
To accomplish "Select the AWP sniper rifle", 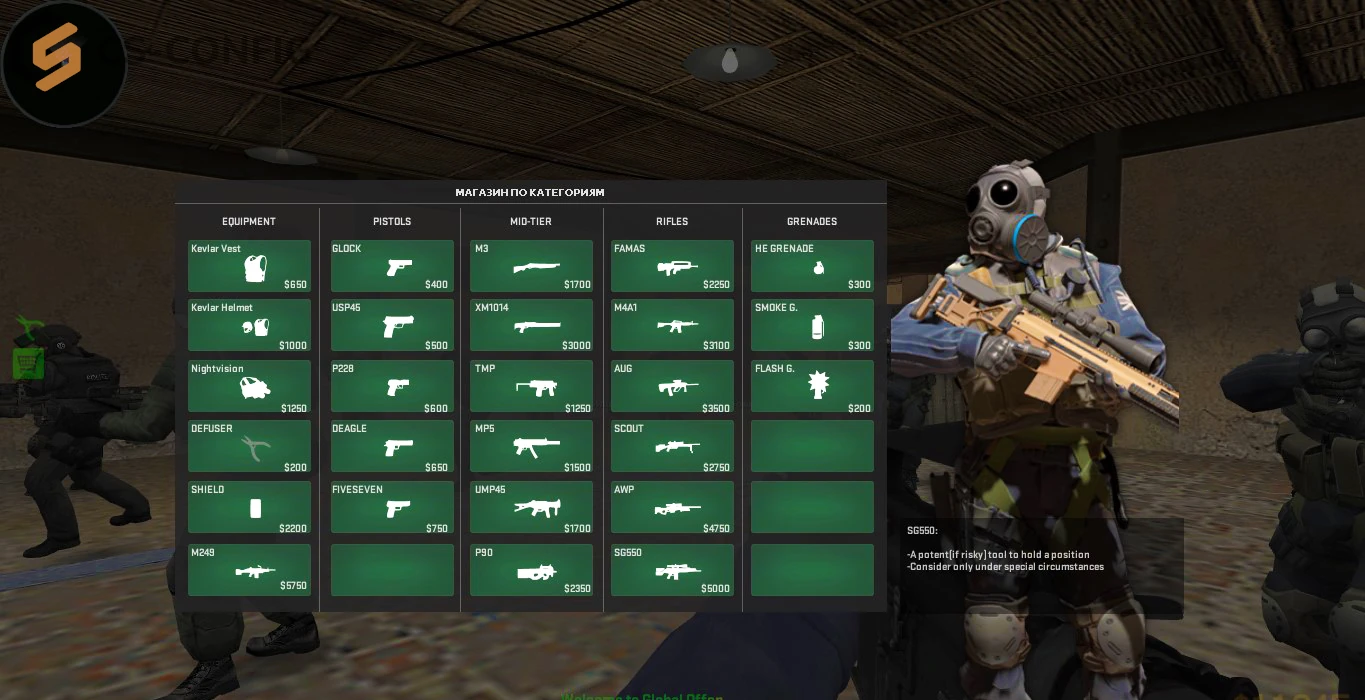I will point(672,508).
